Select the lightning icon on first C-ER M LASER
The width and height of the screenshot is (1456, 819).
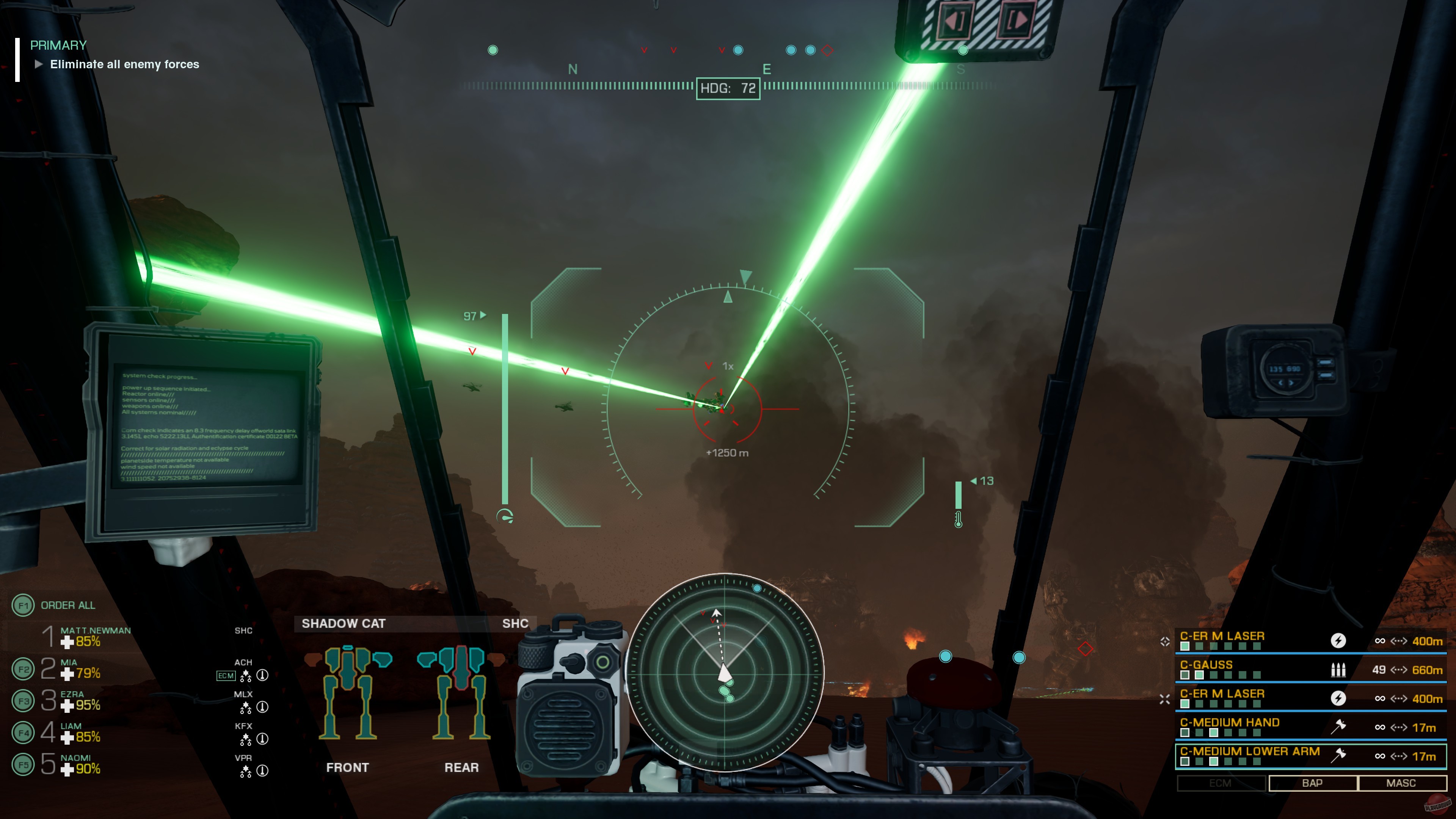(1338, 641)
